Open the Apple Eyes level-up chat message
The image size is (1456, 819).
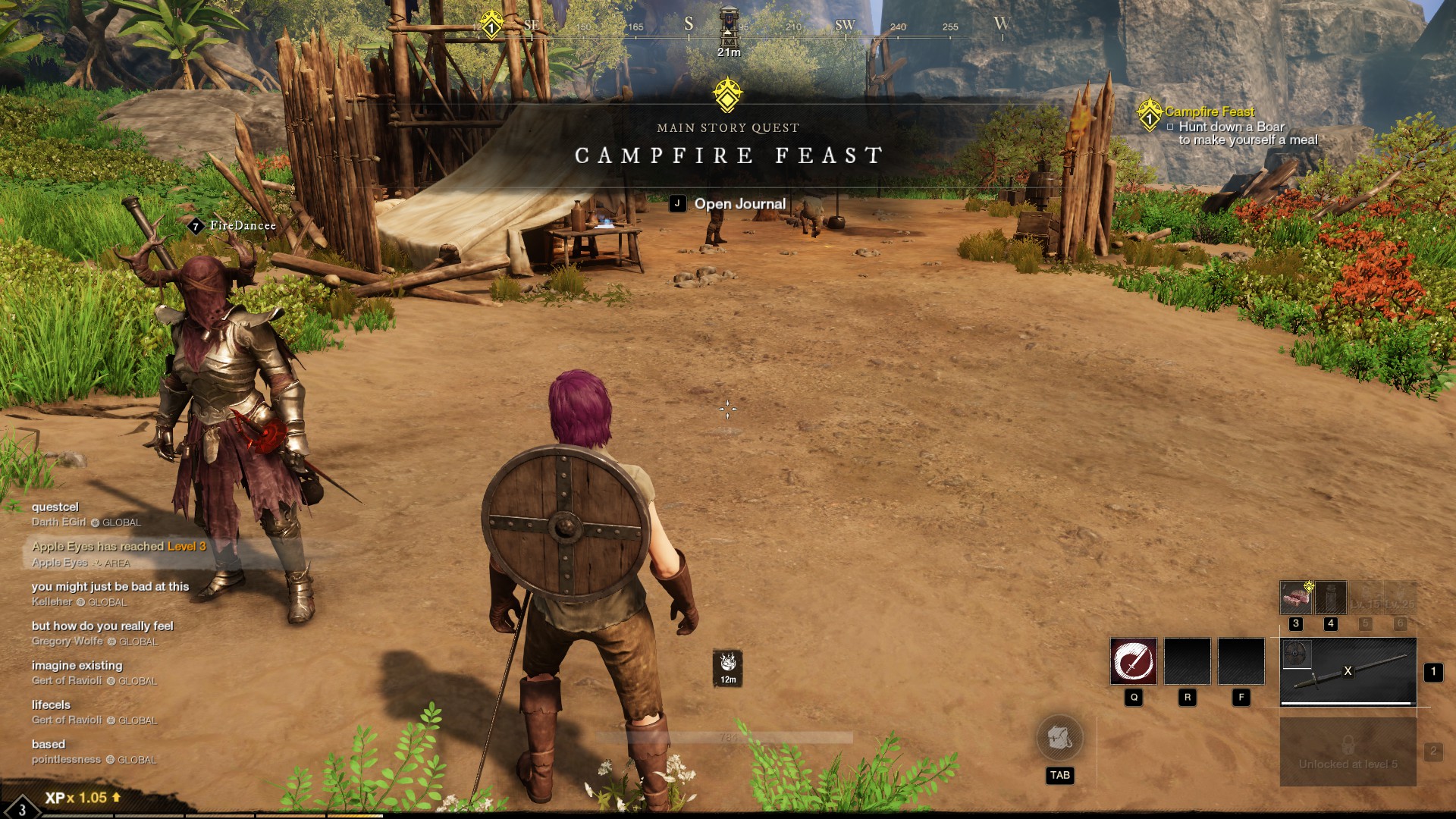point(118,547)
